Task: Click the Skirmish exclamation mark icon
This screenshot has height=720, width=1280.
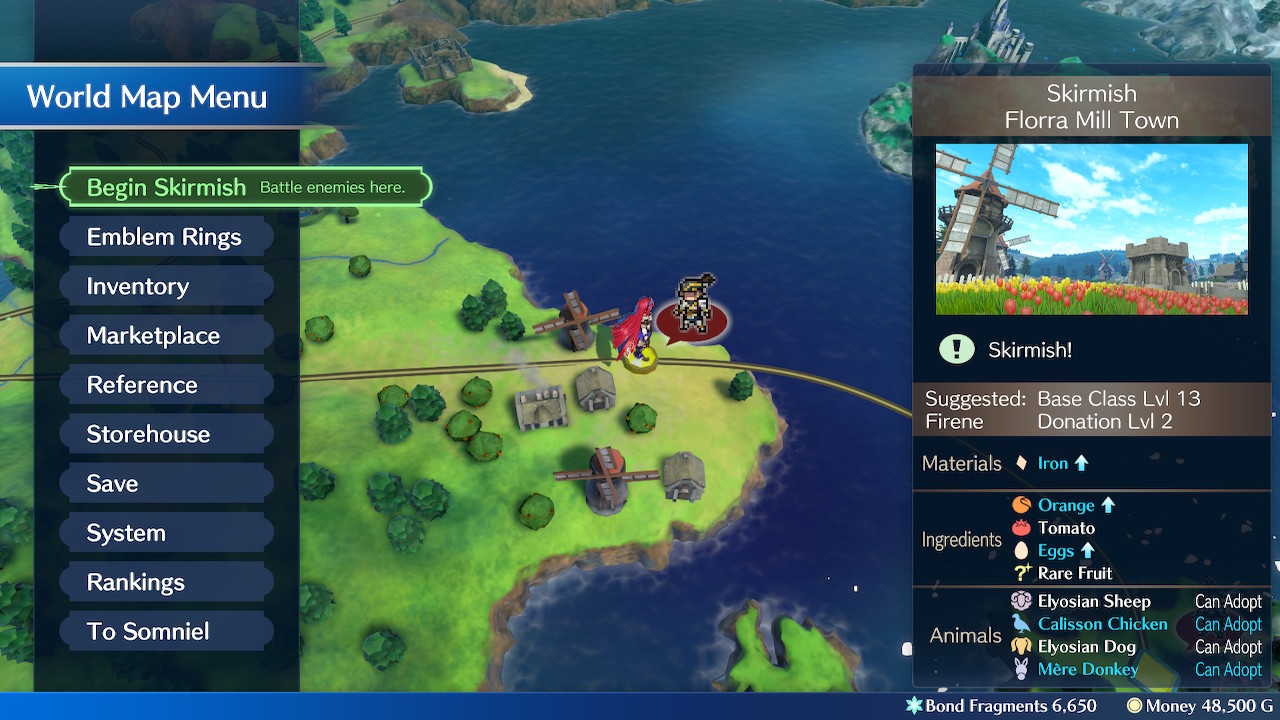Action: pos(957,349)
